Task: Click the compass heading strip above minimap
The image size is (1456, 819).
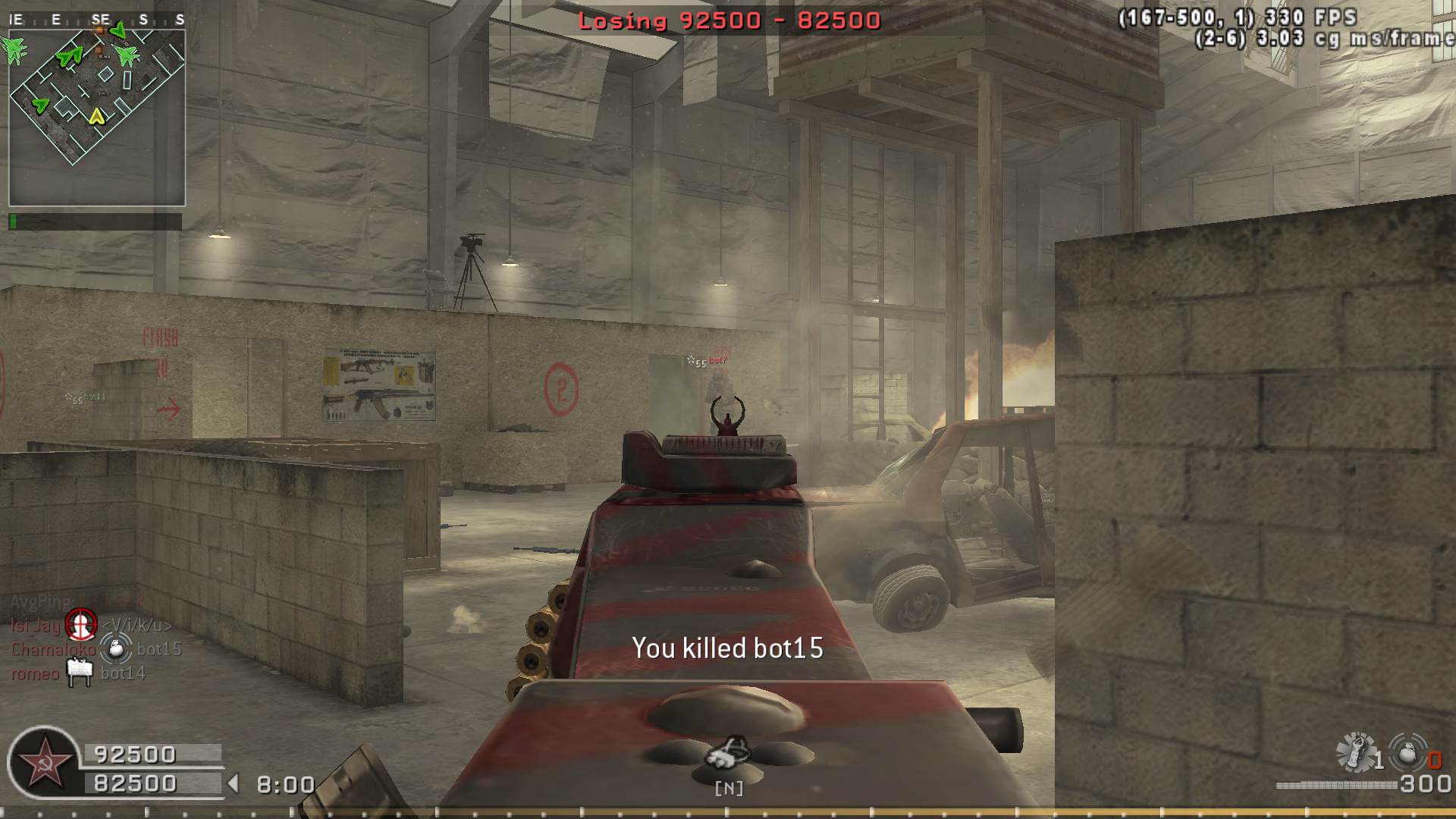Action: pyautogui.click(x=97, y=20)
